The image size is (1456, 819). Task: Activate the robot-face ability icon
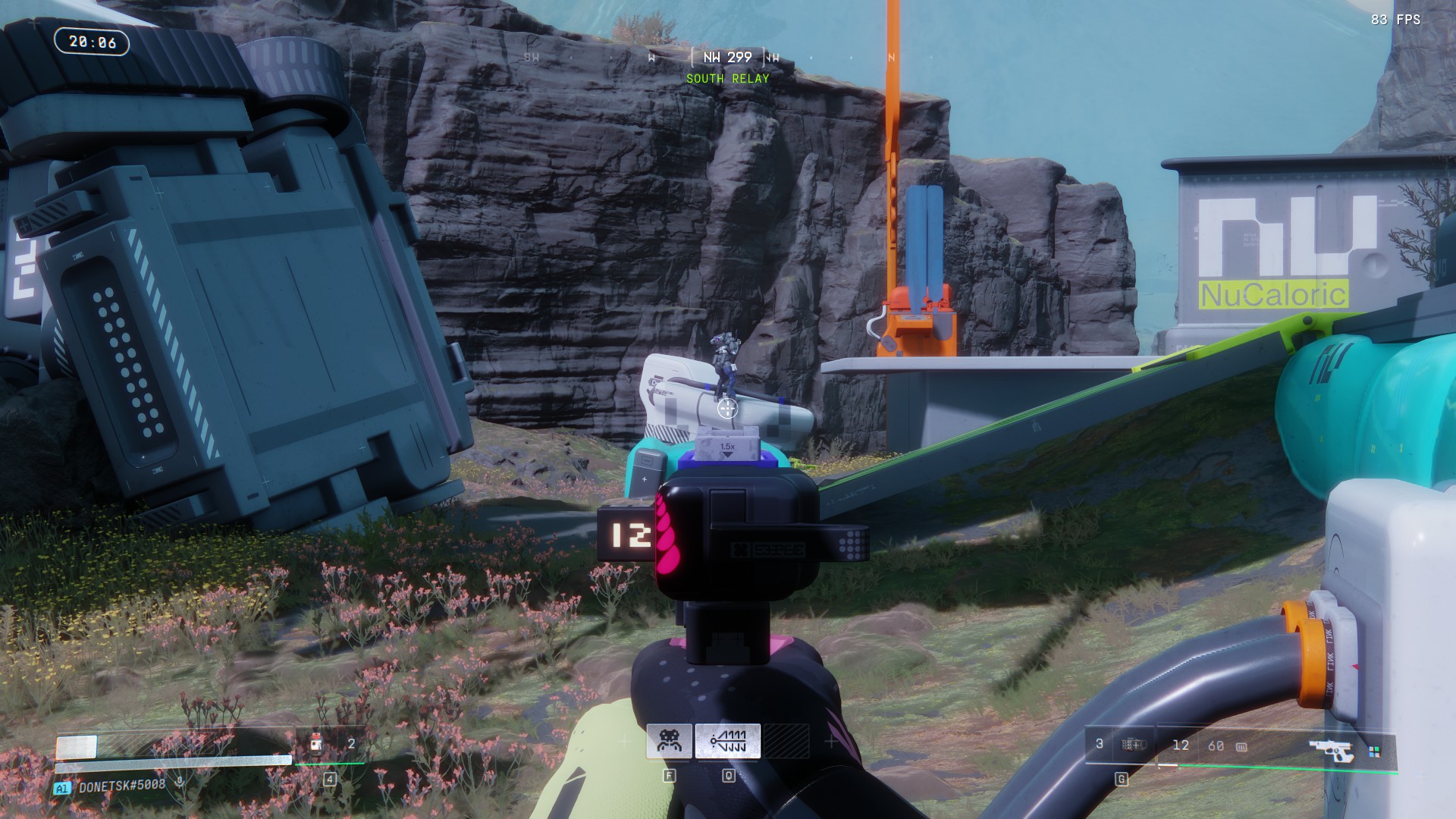[x=669, y=741]
